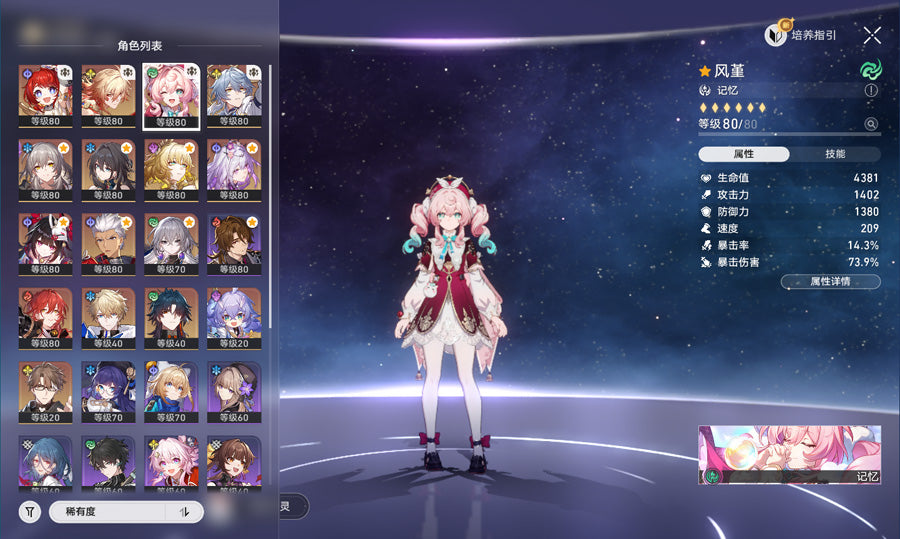Open the 培养指引 training guide
Screen dimensions: 900x539
pos(801,35)
